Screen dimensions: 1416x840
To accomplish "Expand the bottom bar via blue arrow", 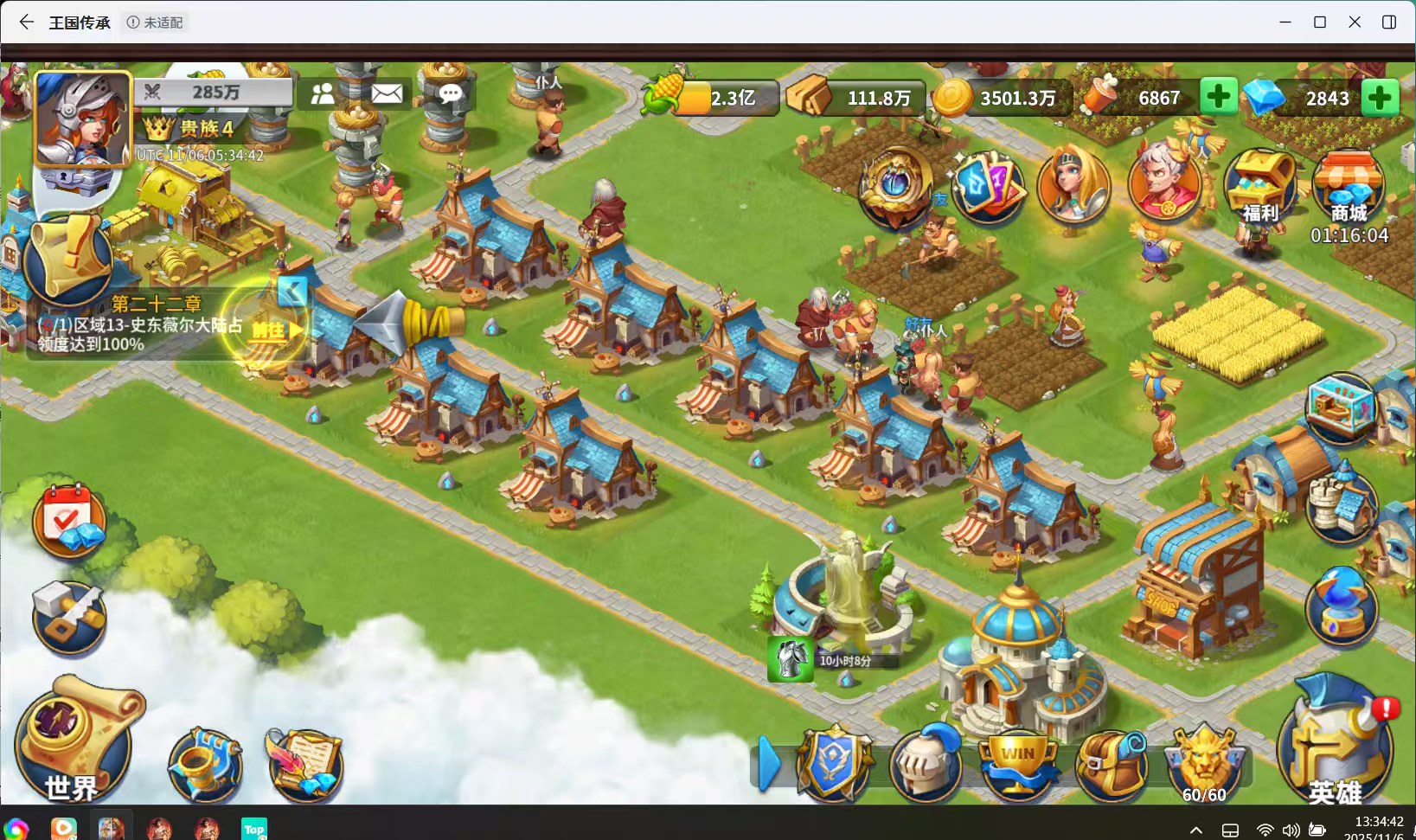I will [x=769, y=761].
